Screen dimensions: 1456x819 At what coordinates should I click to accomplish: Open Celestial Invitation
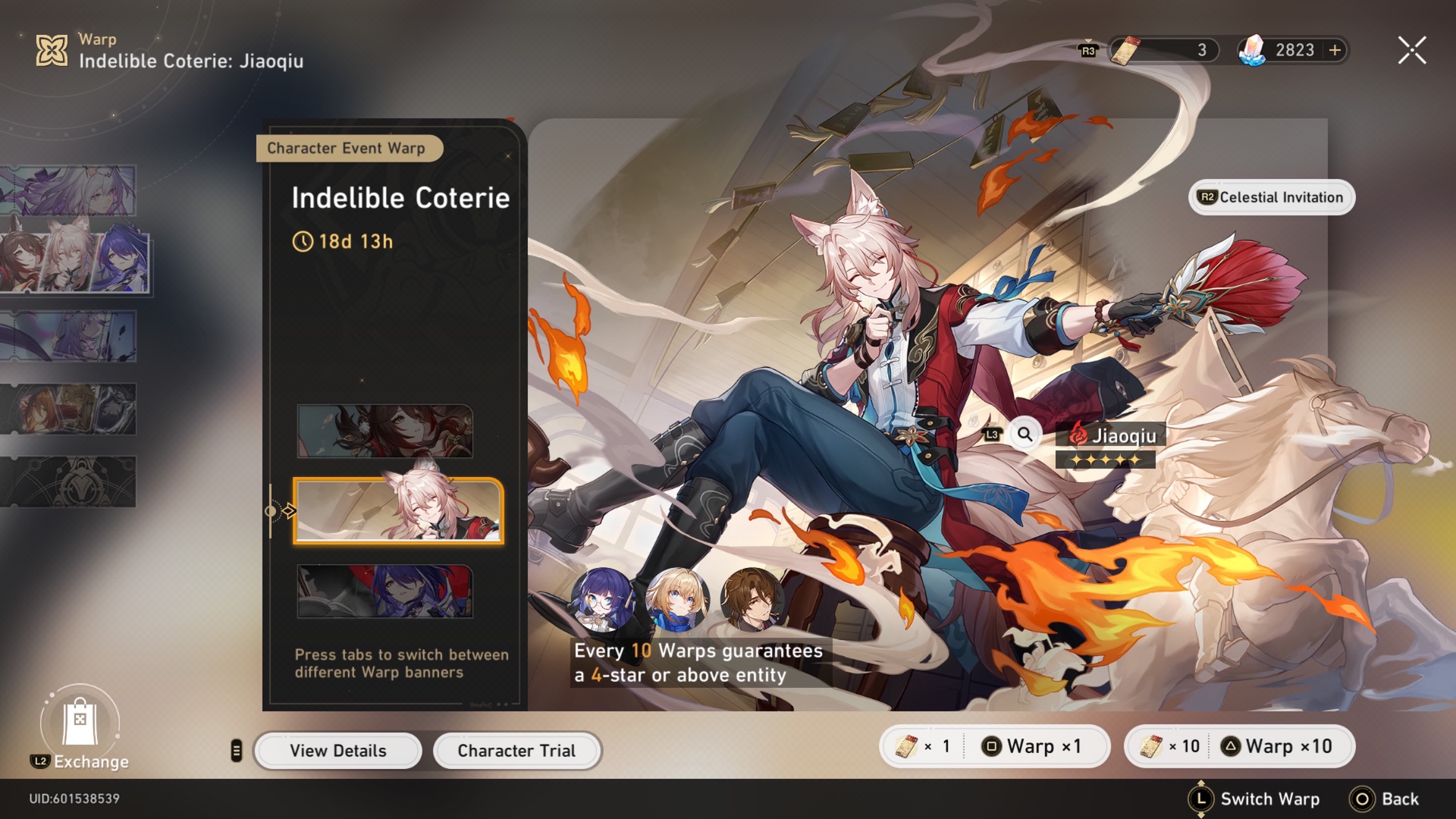(x=1271, y=197)
